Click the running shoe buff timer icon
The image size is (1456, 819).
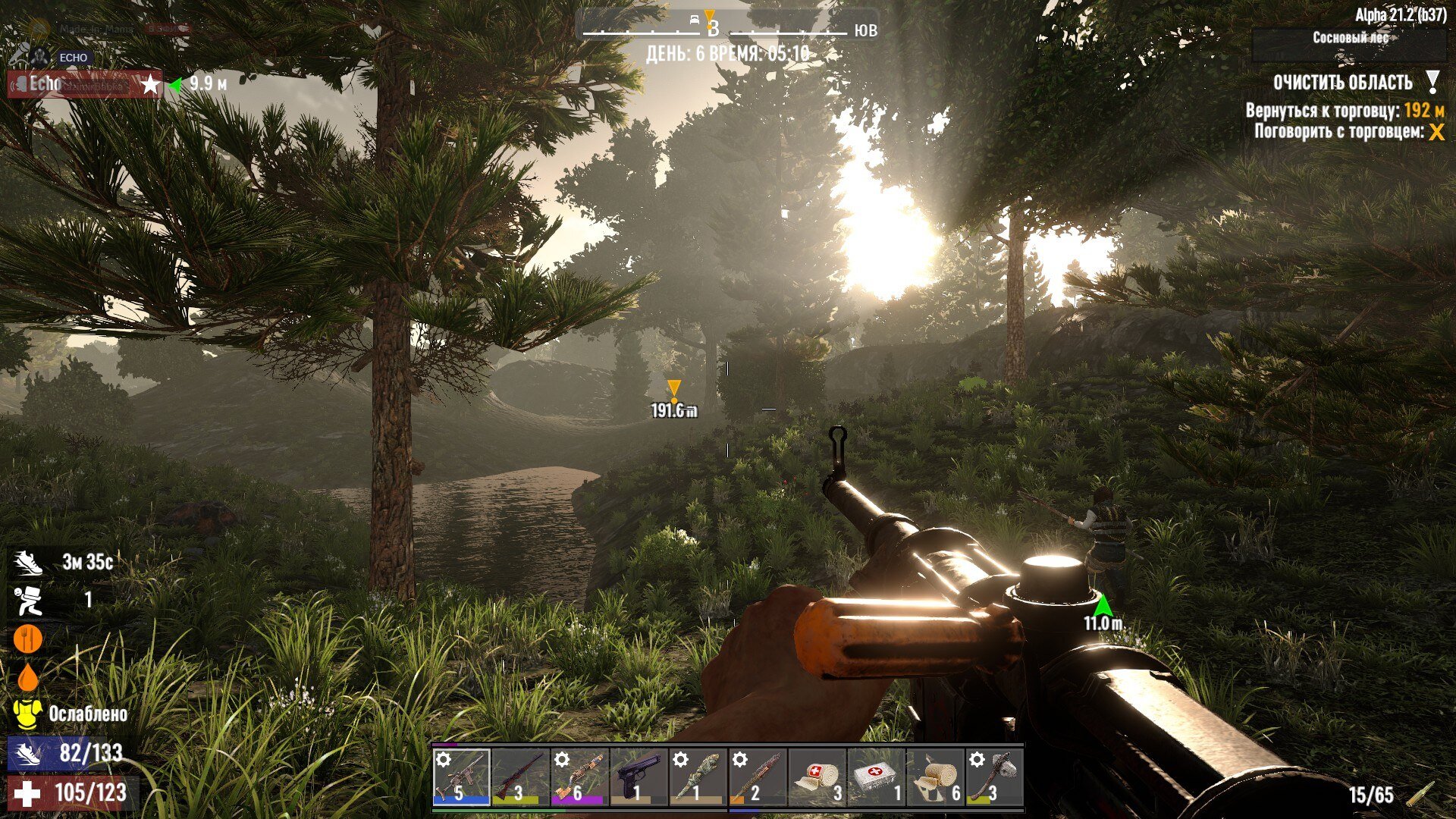[27, 563]
